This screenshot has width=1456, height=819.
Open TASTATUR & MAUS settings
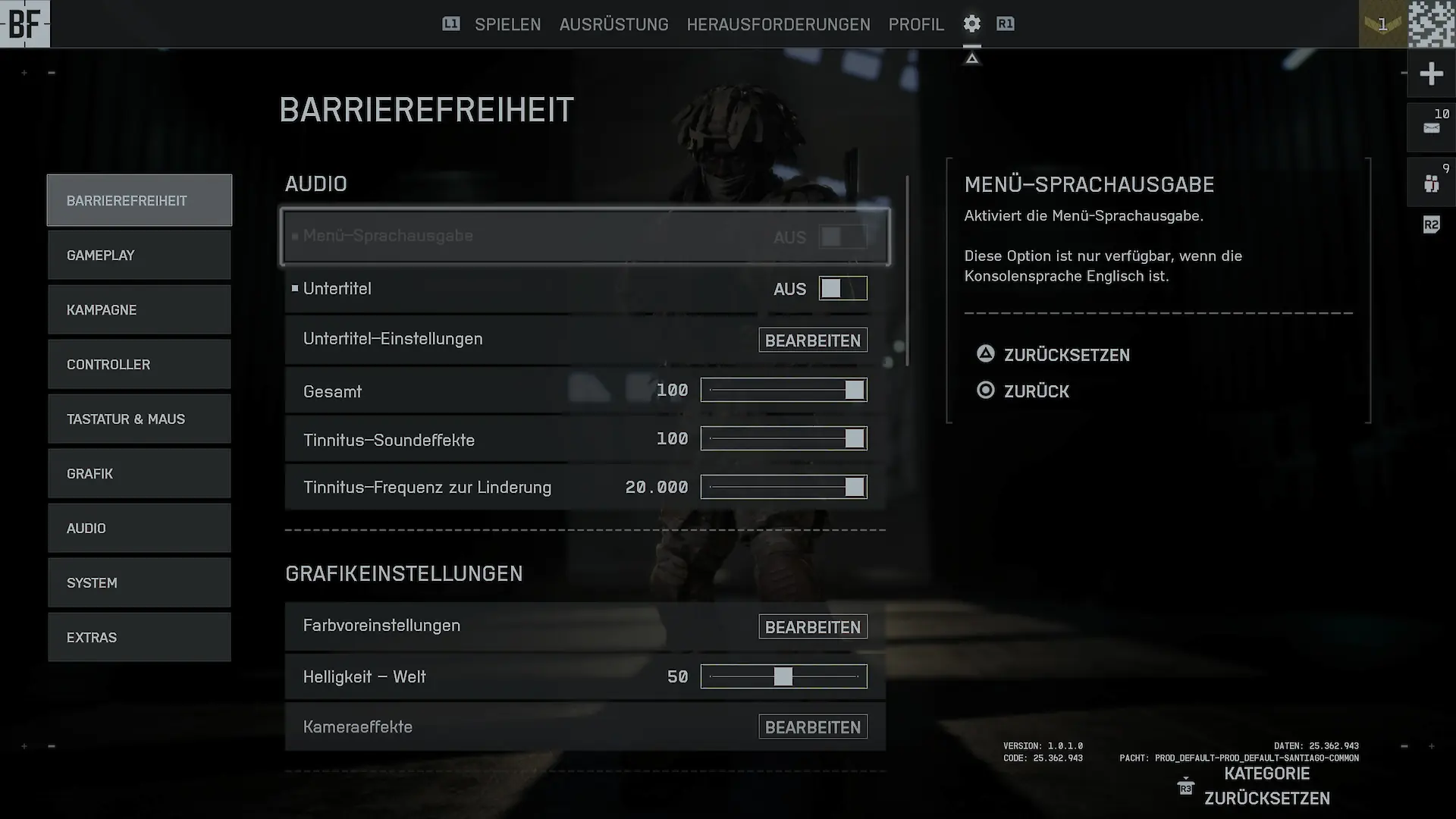click(x=140, y=419)
